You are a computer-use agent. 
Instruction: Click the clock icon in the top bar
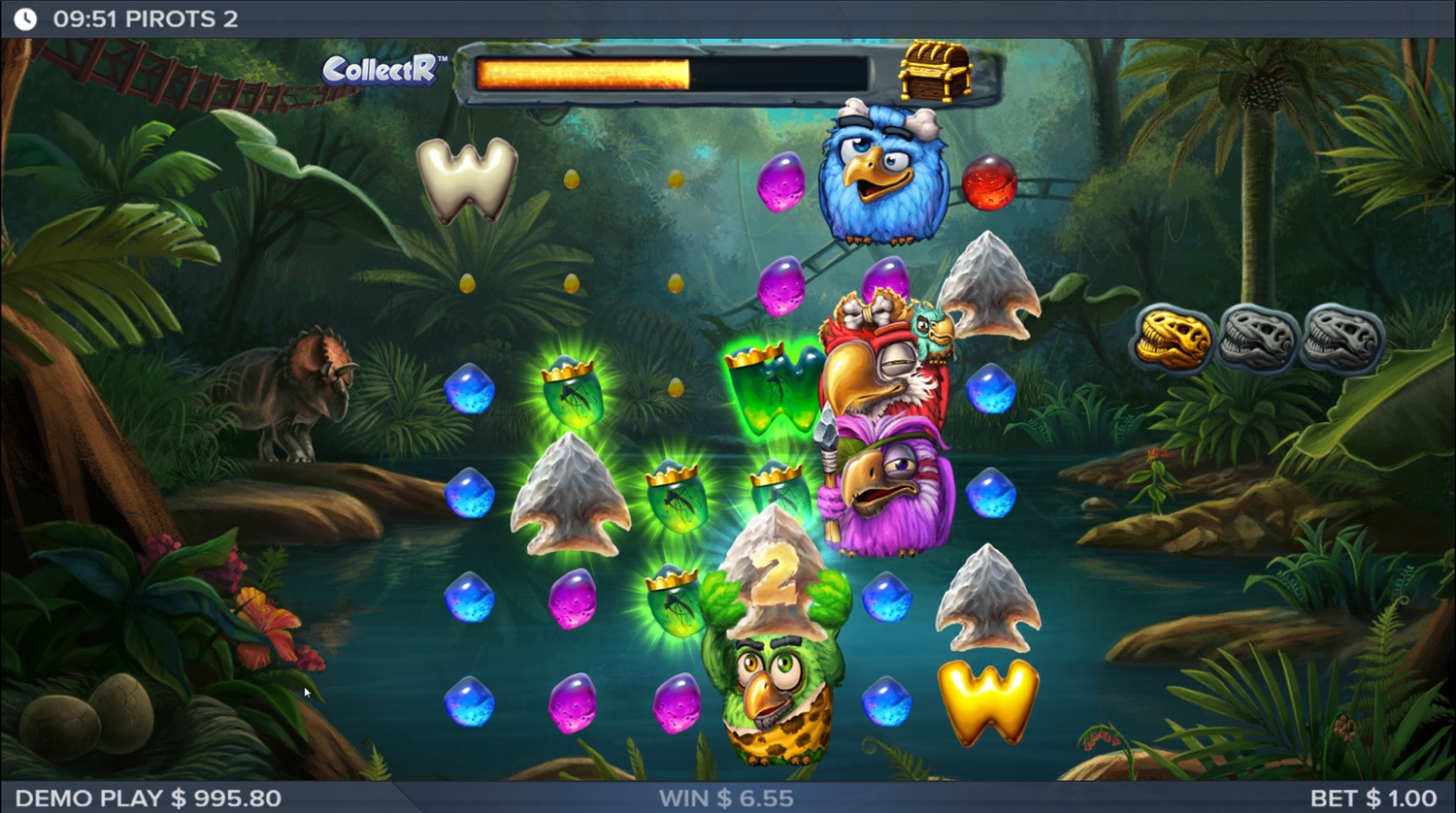pyautogui.click(x=26, y=18)
